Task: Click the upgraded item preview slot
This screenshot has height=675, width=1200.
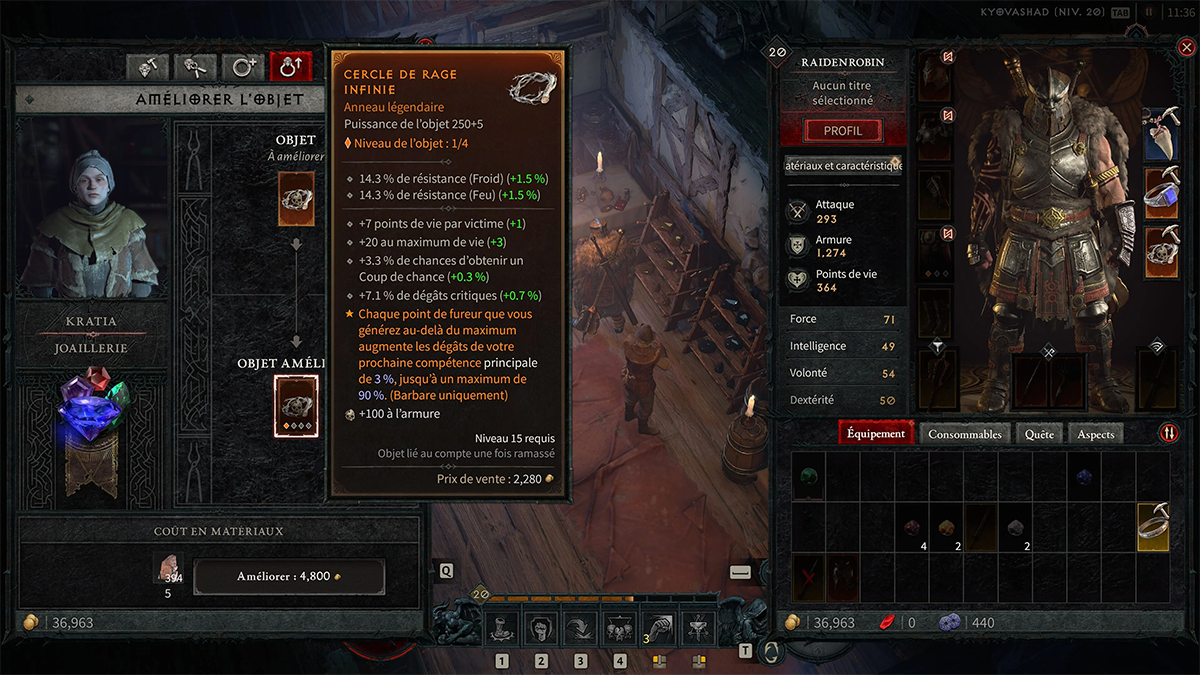Action: [296, 406]
